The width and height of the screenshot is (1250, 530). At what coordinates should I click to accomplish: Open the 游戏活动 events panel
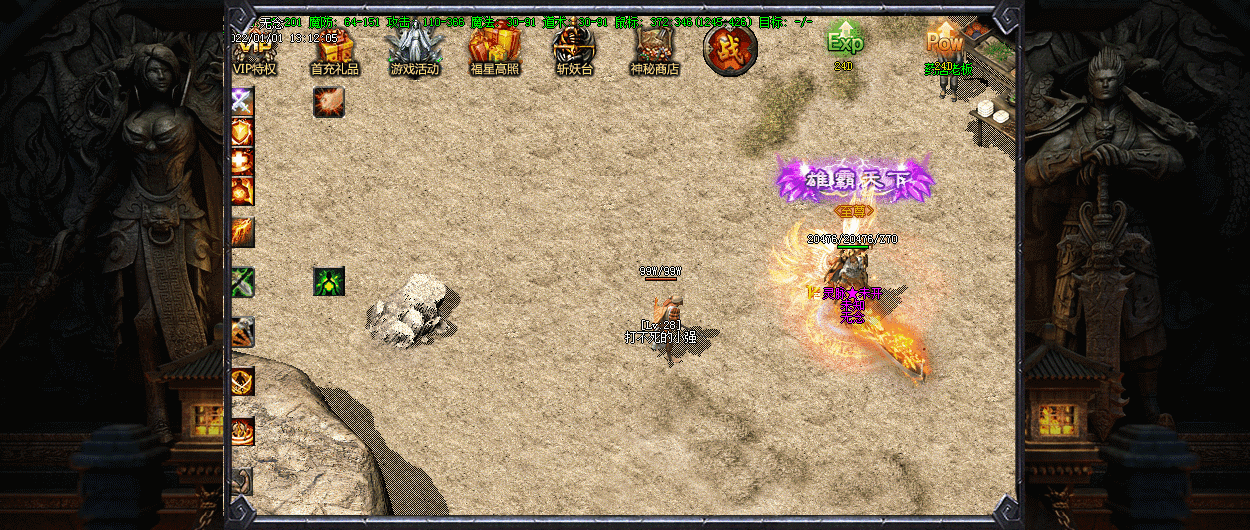[x=414, y=51]
